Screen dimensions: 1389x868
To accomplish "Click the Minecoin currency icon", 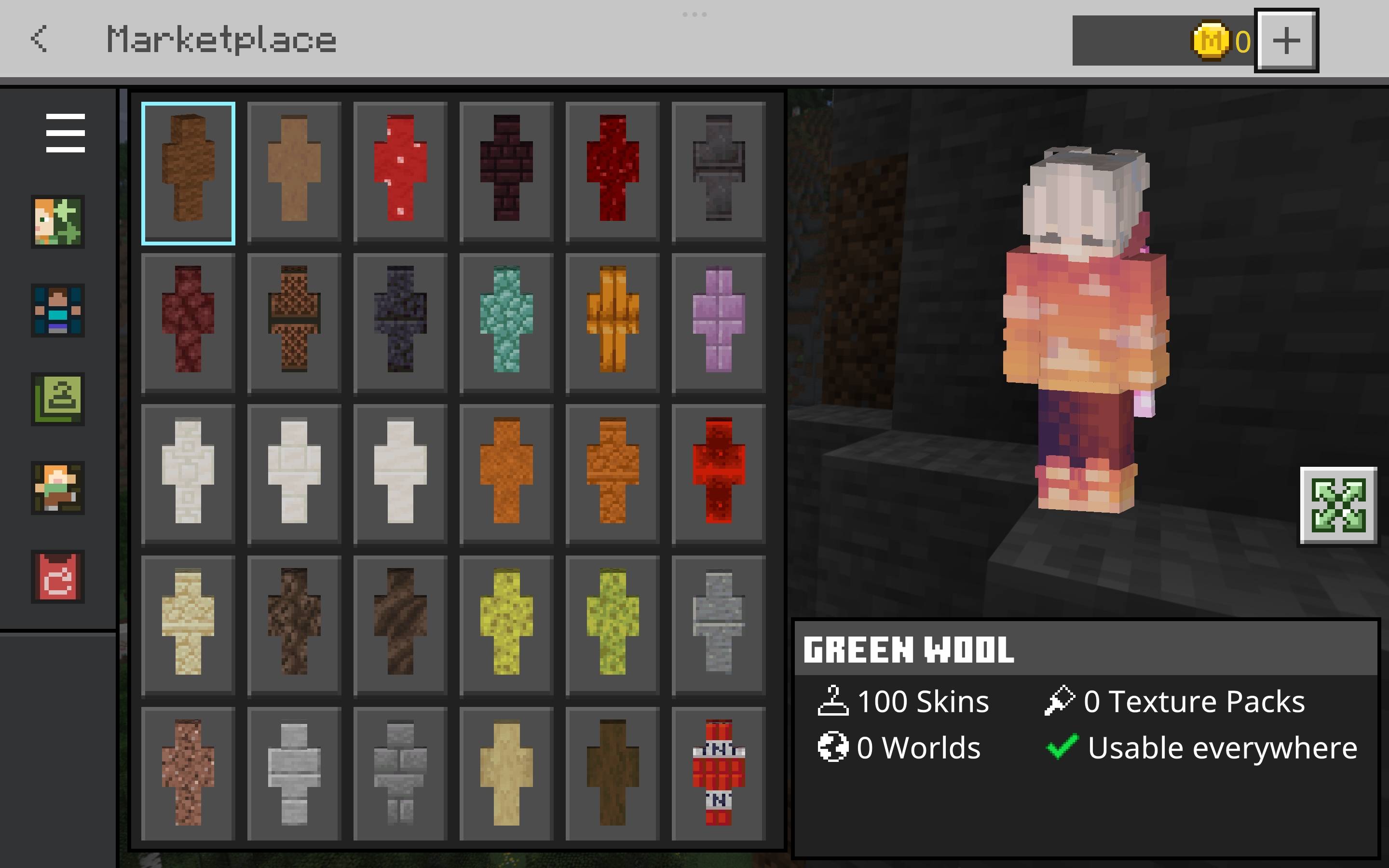I will click(1212, 41).
